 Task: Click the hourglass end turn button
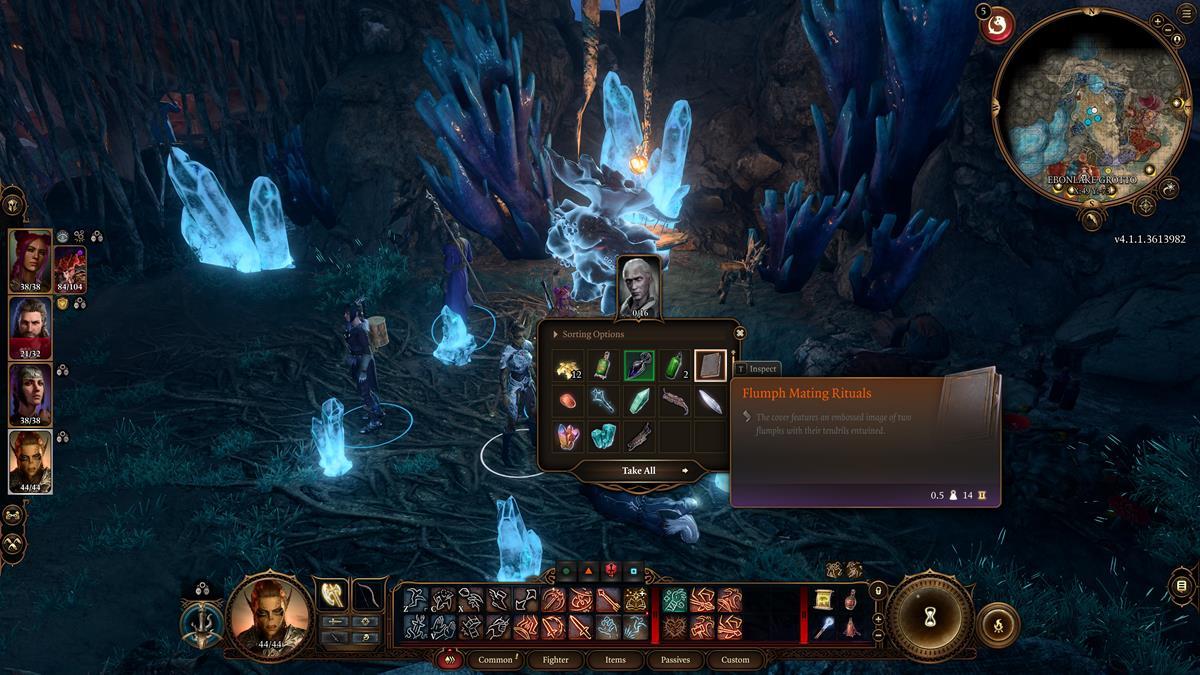[930, 617]
